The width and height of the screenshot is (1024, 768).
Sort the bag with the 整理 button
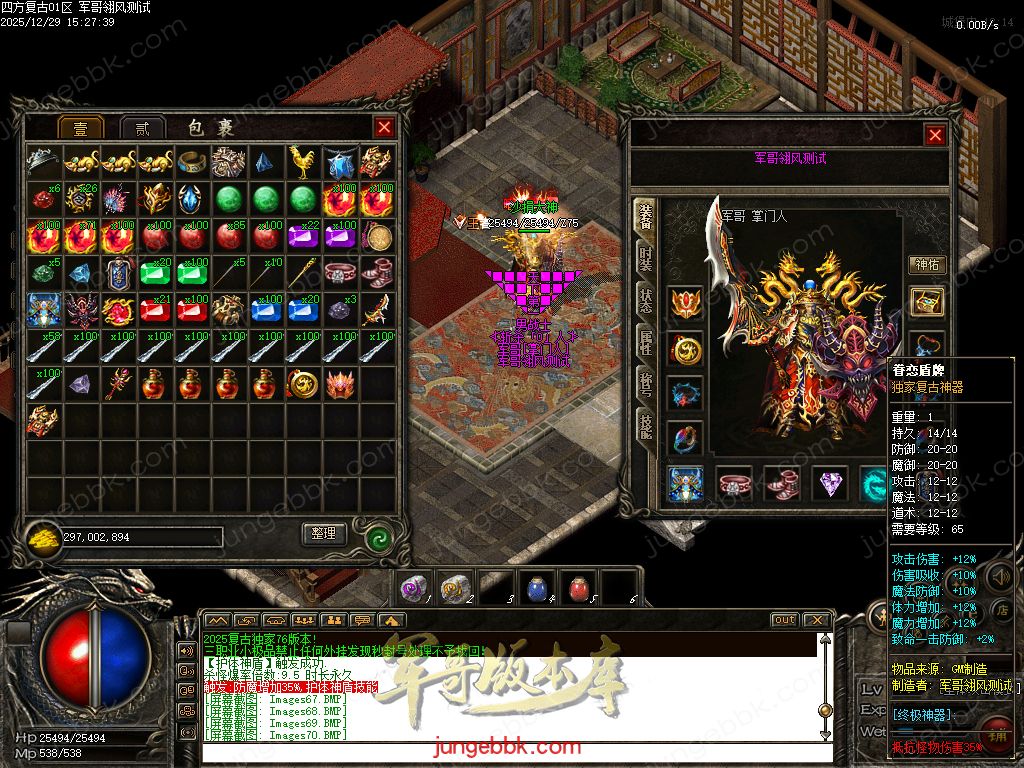324,534
